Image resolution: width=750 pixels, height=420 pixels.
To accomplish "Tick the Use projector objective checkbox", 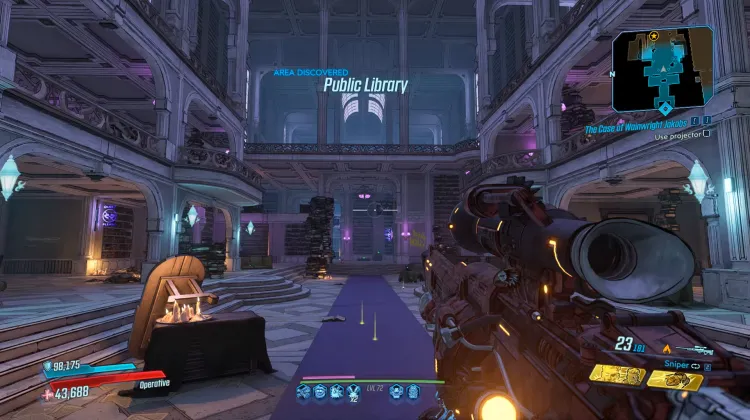I will (x=706, y=133).
